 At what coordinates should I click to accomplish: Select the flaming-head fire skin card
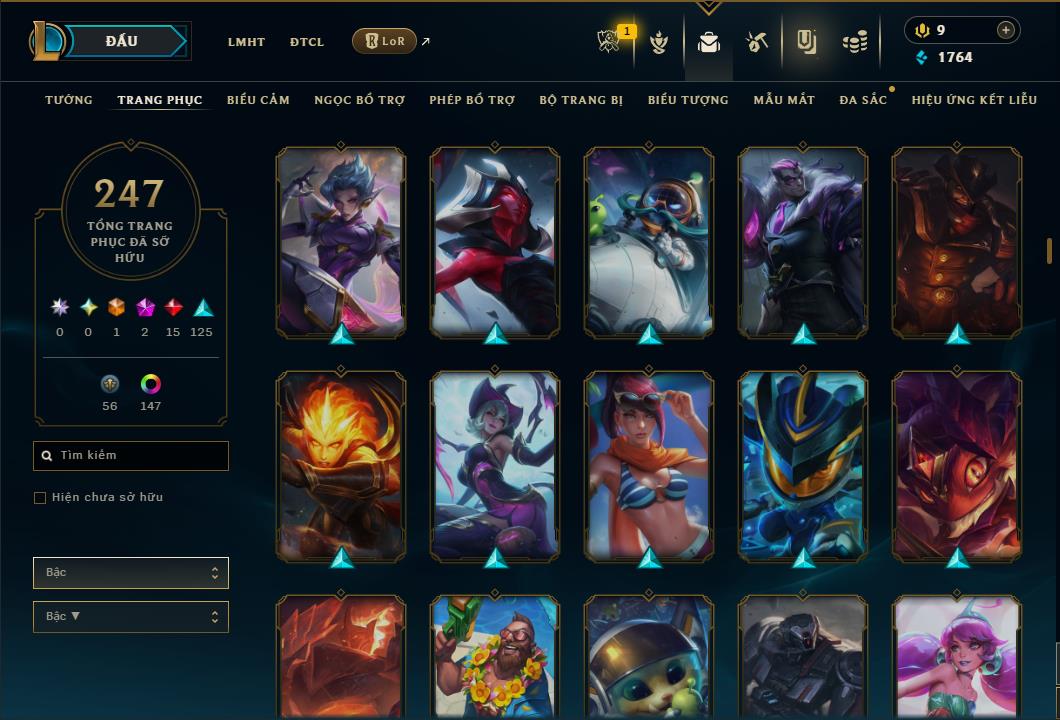341,464
